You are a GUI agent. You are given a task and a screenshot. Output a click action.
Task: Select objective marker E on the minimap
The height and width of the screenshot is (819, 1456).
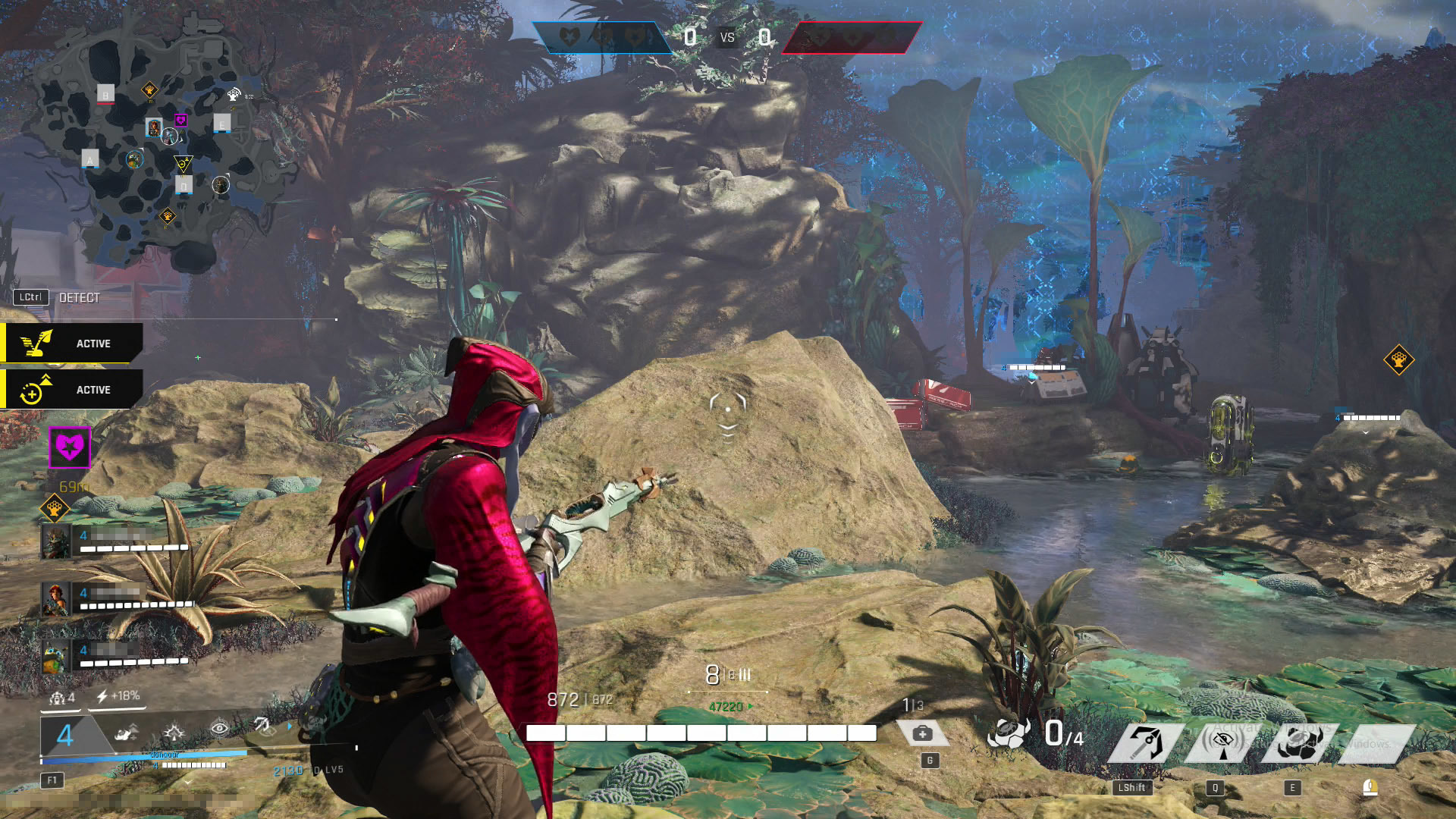(x=221, y=124)
